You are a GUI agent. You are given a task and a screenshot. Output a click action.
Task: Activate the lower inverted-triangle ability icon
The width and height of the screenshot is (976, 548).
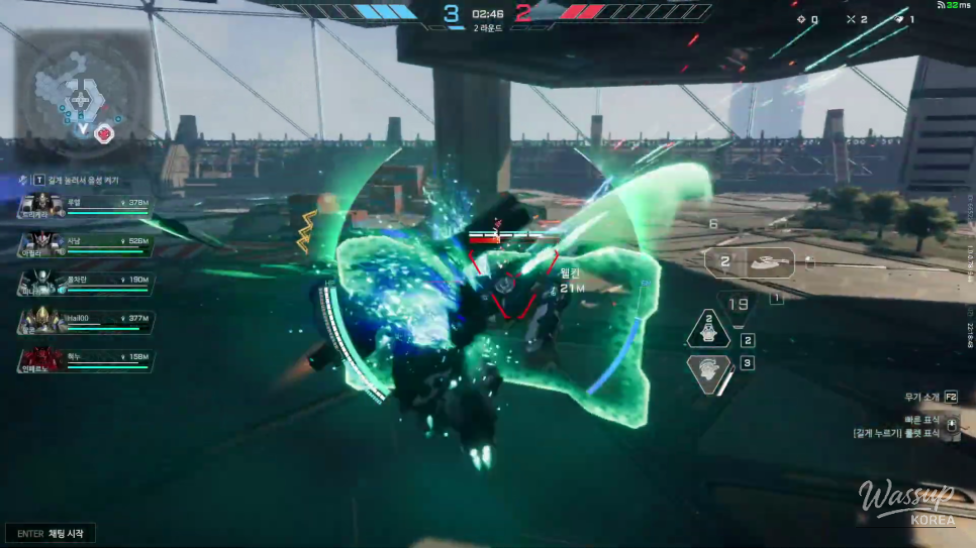point(709,372)
